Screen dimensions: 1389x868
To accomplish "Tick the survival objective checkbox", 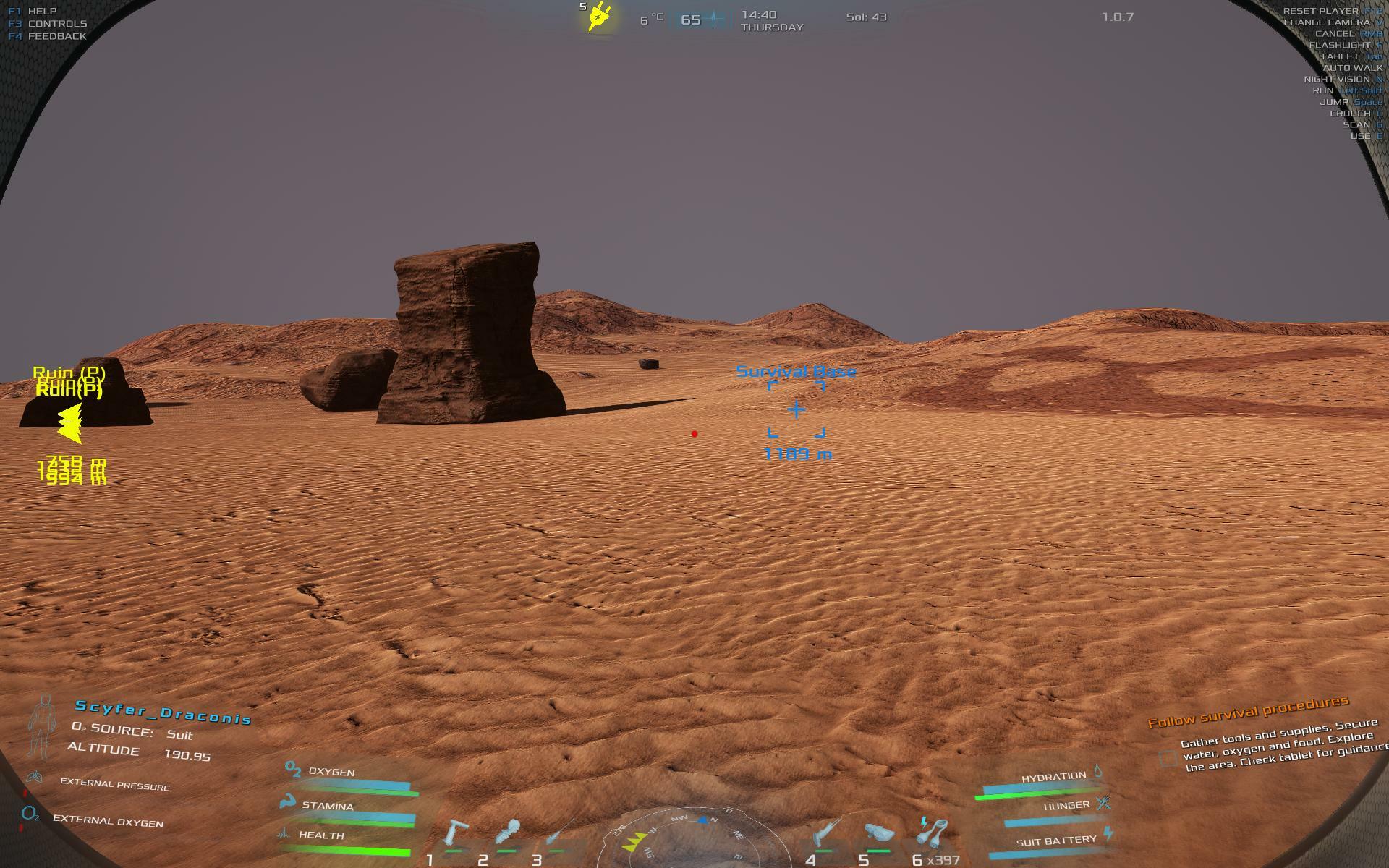I will point(1167,758).
